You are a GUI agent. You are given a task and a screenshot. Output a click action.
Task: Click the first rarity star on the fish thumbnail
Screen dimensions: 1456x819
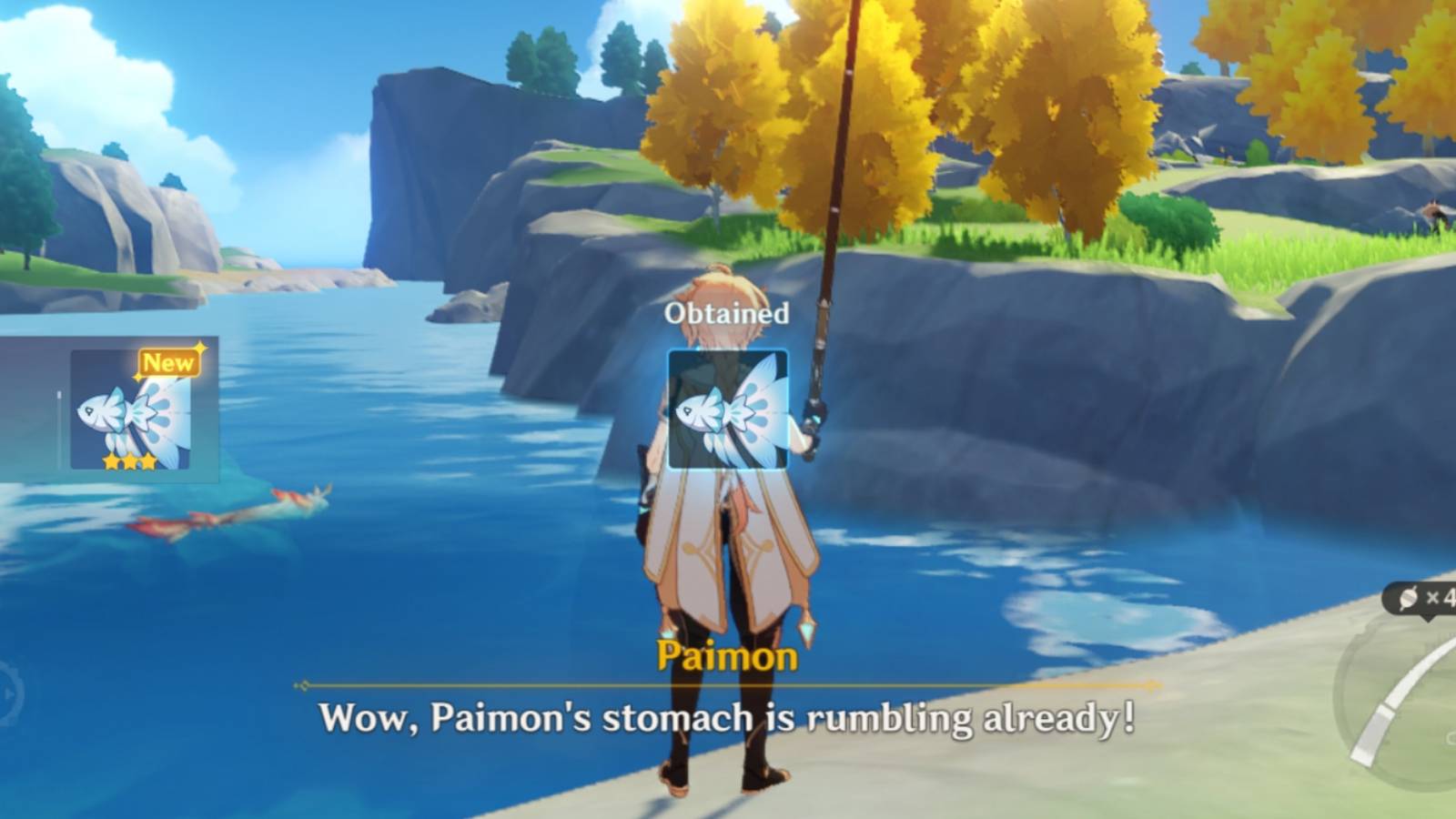[110, 462]
